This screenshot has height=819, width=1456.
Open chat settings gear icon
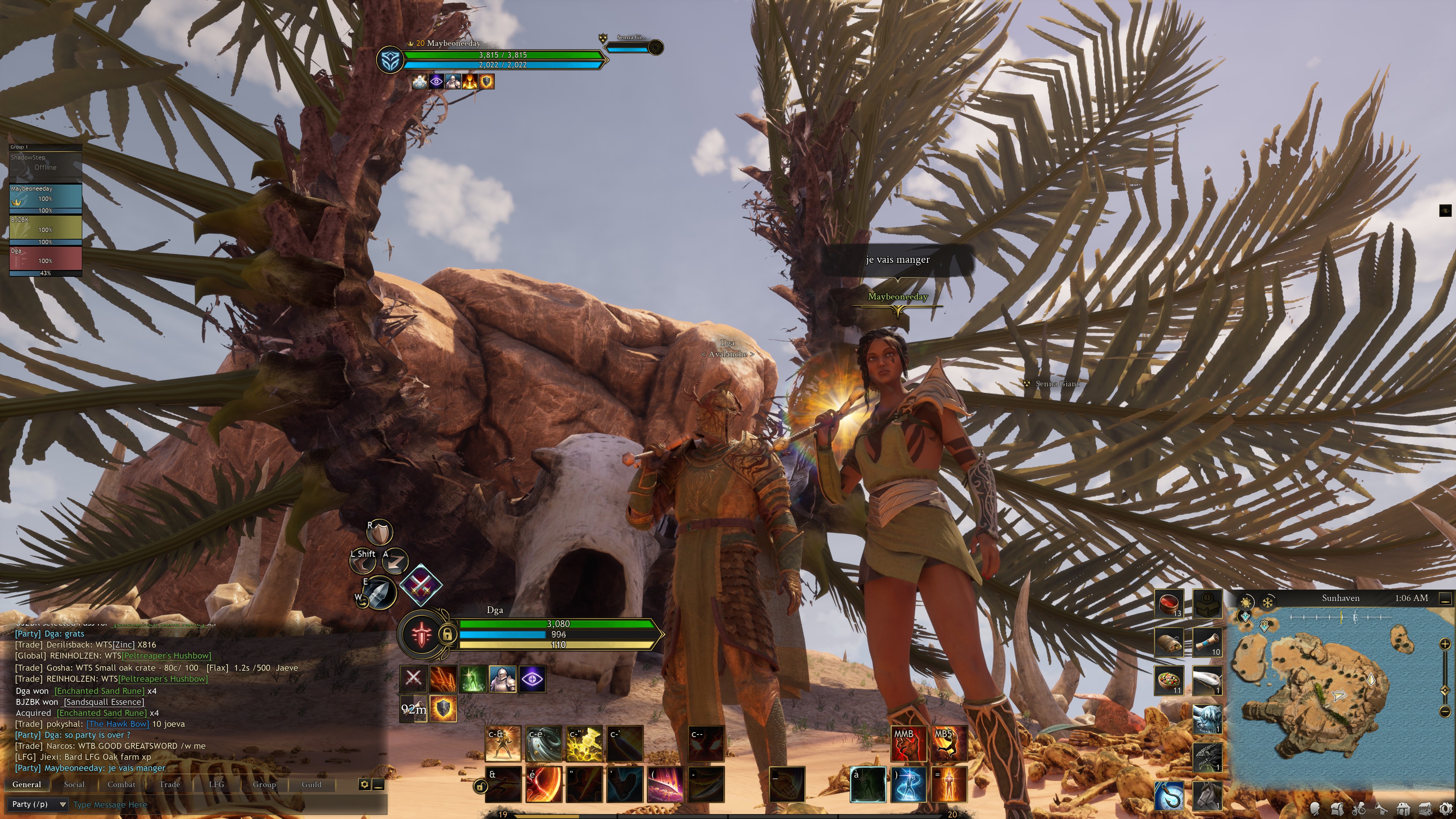pyautogui.click(x=364, y=784)
